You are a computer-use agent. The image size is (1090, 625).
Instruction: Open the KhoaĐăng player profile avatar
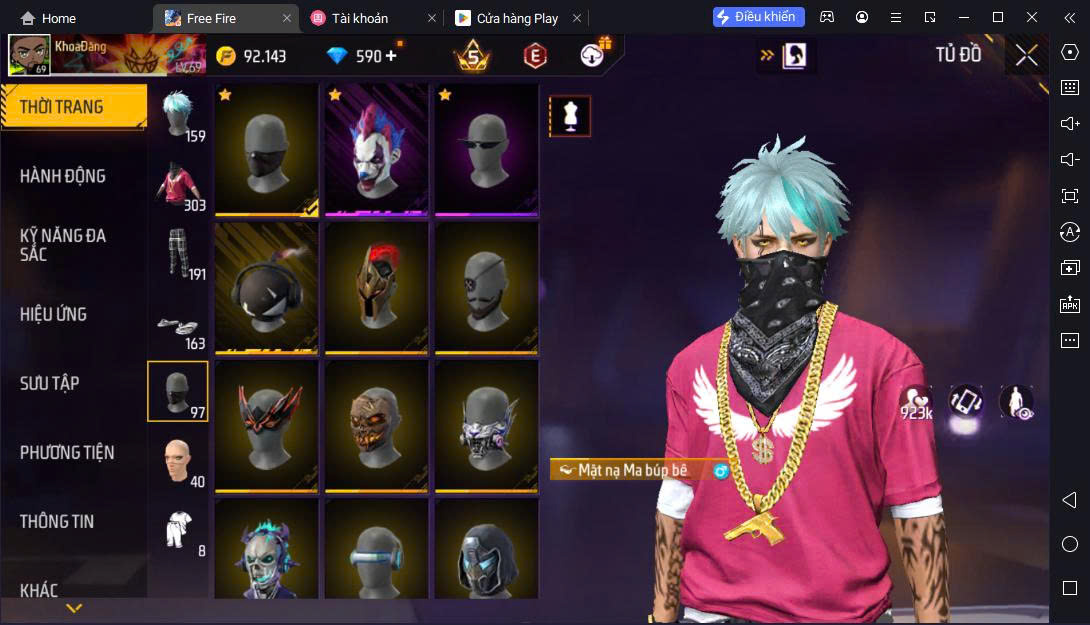(x=29, y=55)
